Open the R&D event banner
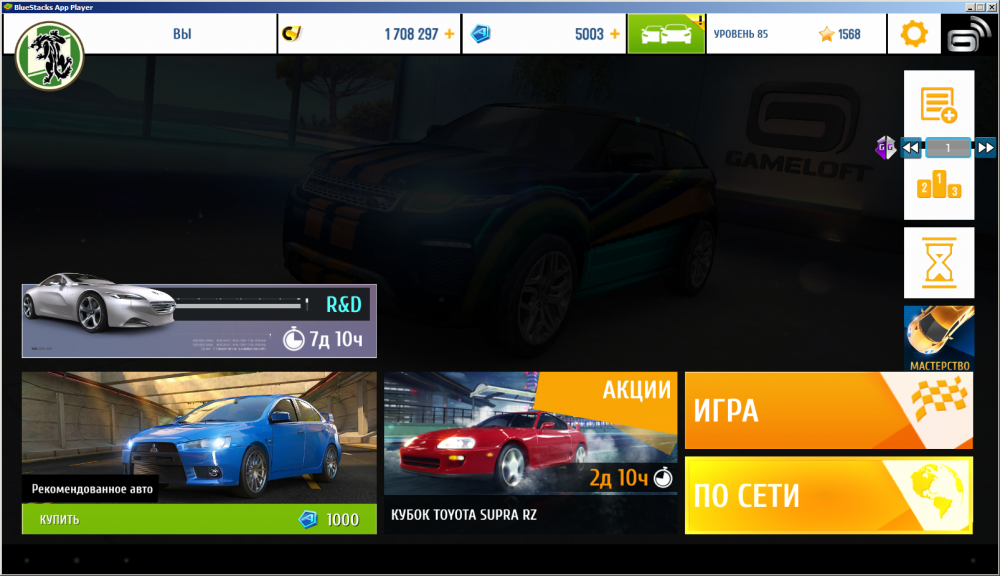The width and height of the screenshot is (1000, 576). pos(199,320)
